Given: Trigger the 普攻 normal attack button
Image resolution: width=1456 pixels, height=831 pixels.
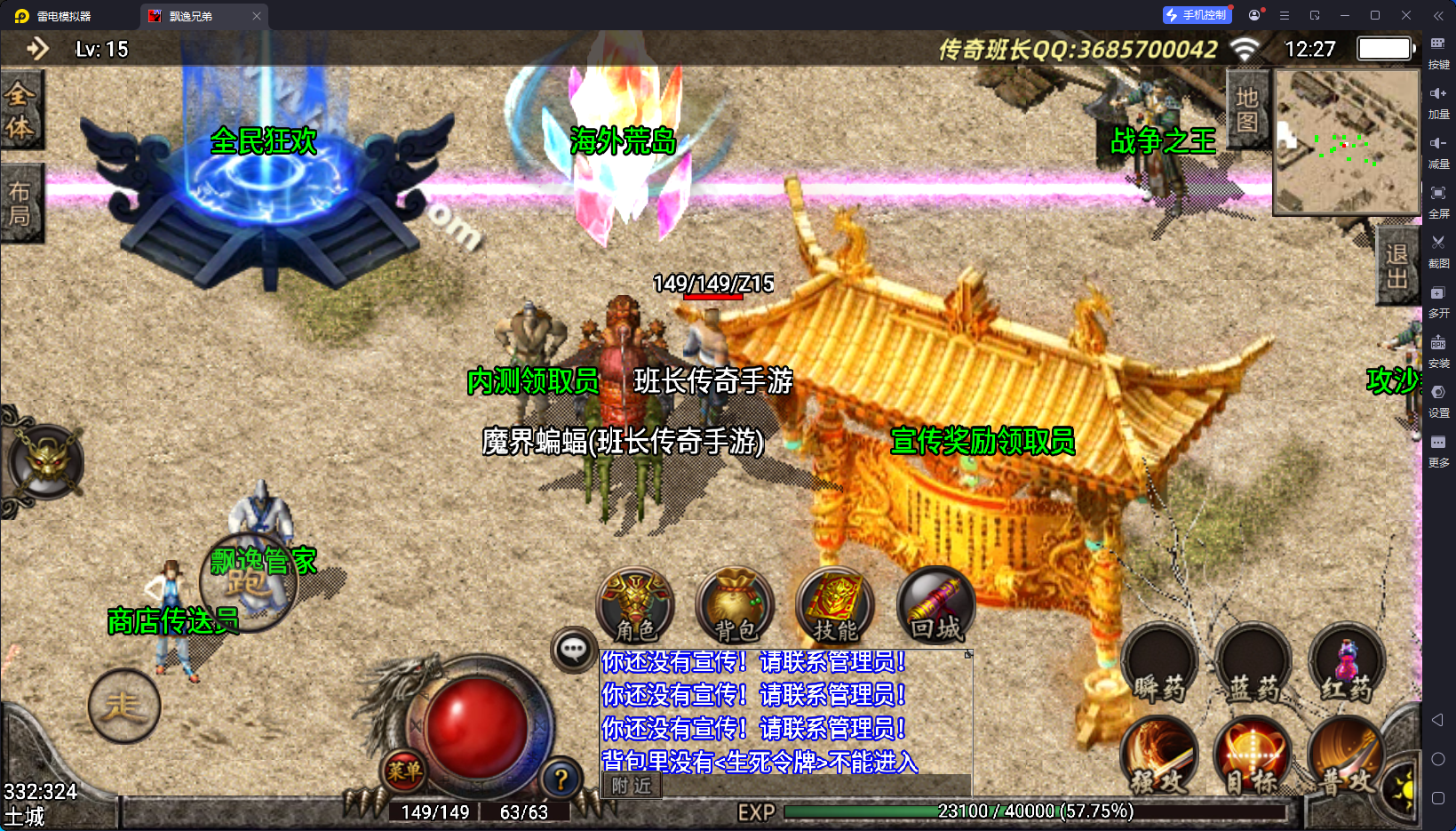Looking at the screenshot, I should pyautogui.click(x=1345, y=757).
